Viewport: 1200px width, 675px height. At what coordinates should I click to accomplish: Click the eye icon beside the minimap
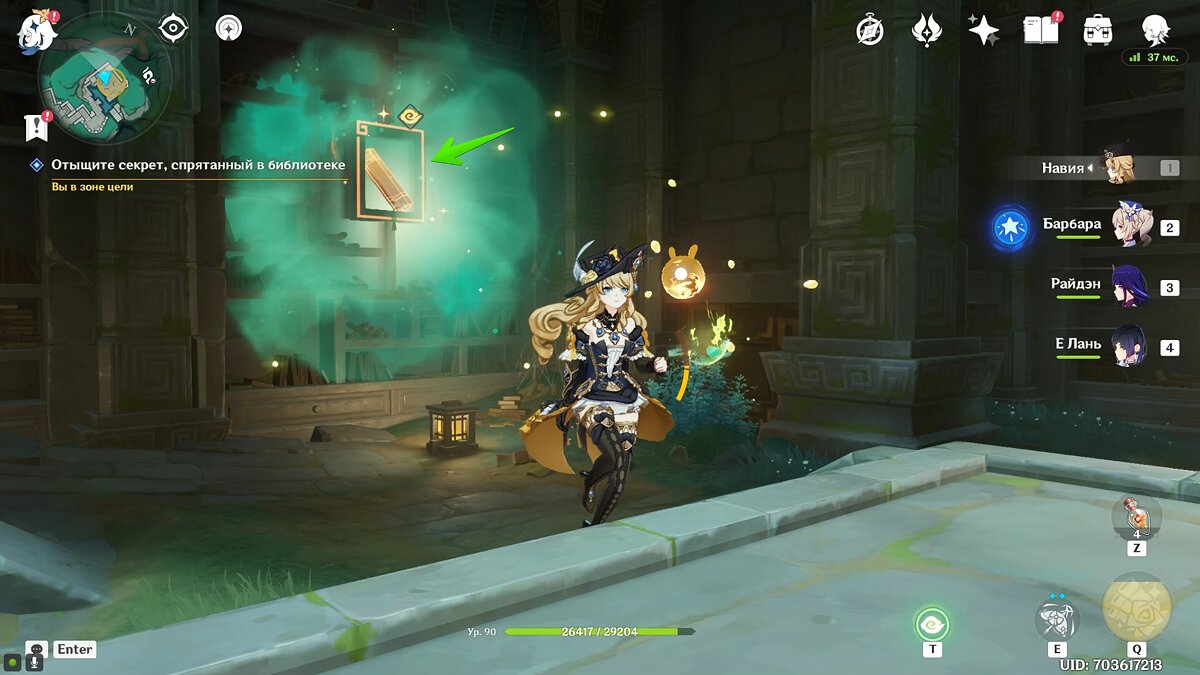pyautogui.click(x=174, y=29)
